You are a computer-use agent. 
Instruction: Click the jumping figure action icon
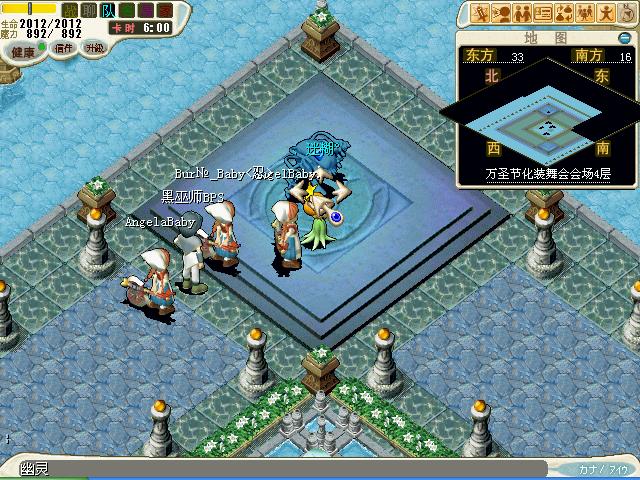tap(607, 13)
